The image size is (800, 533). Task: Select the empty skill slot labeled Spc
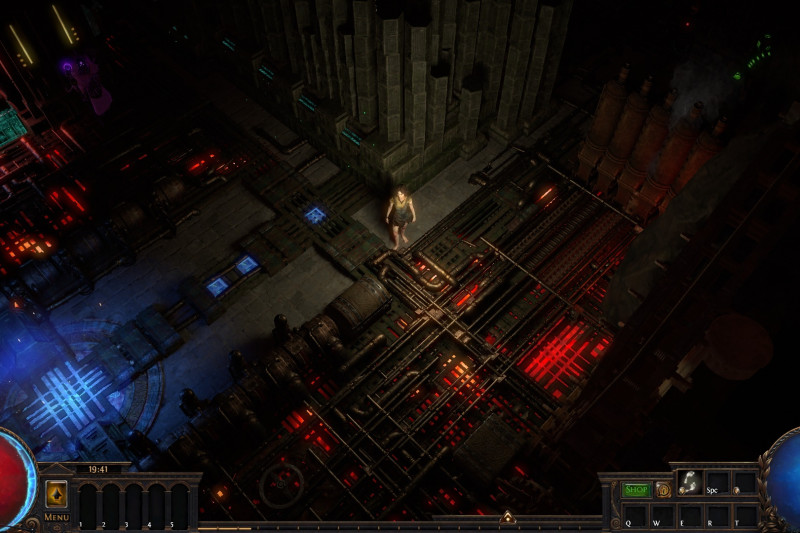point(717,482)
